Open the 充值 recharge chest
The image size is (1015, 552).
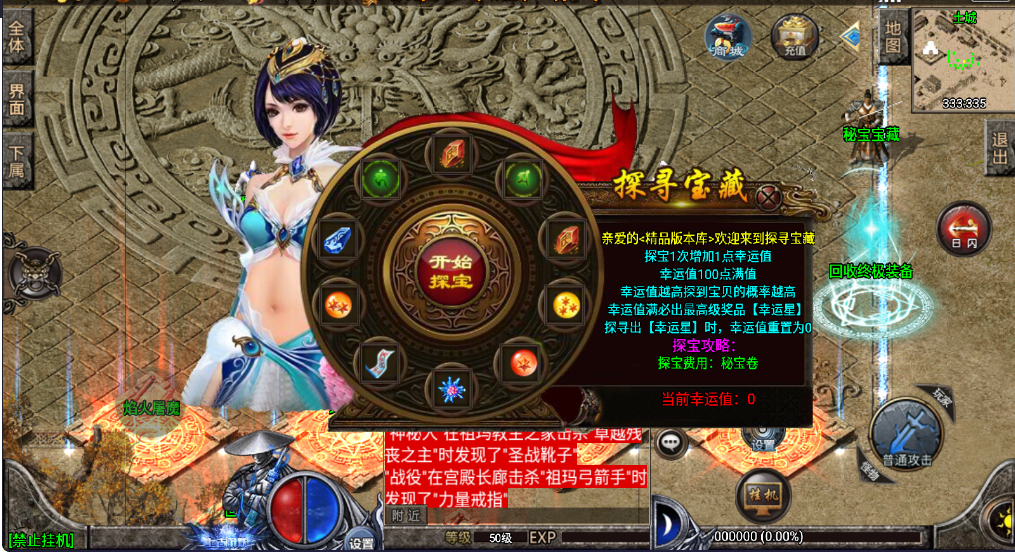794,37
